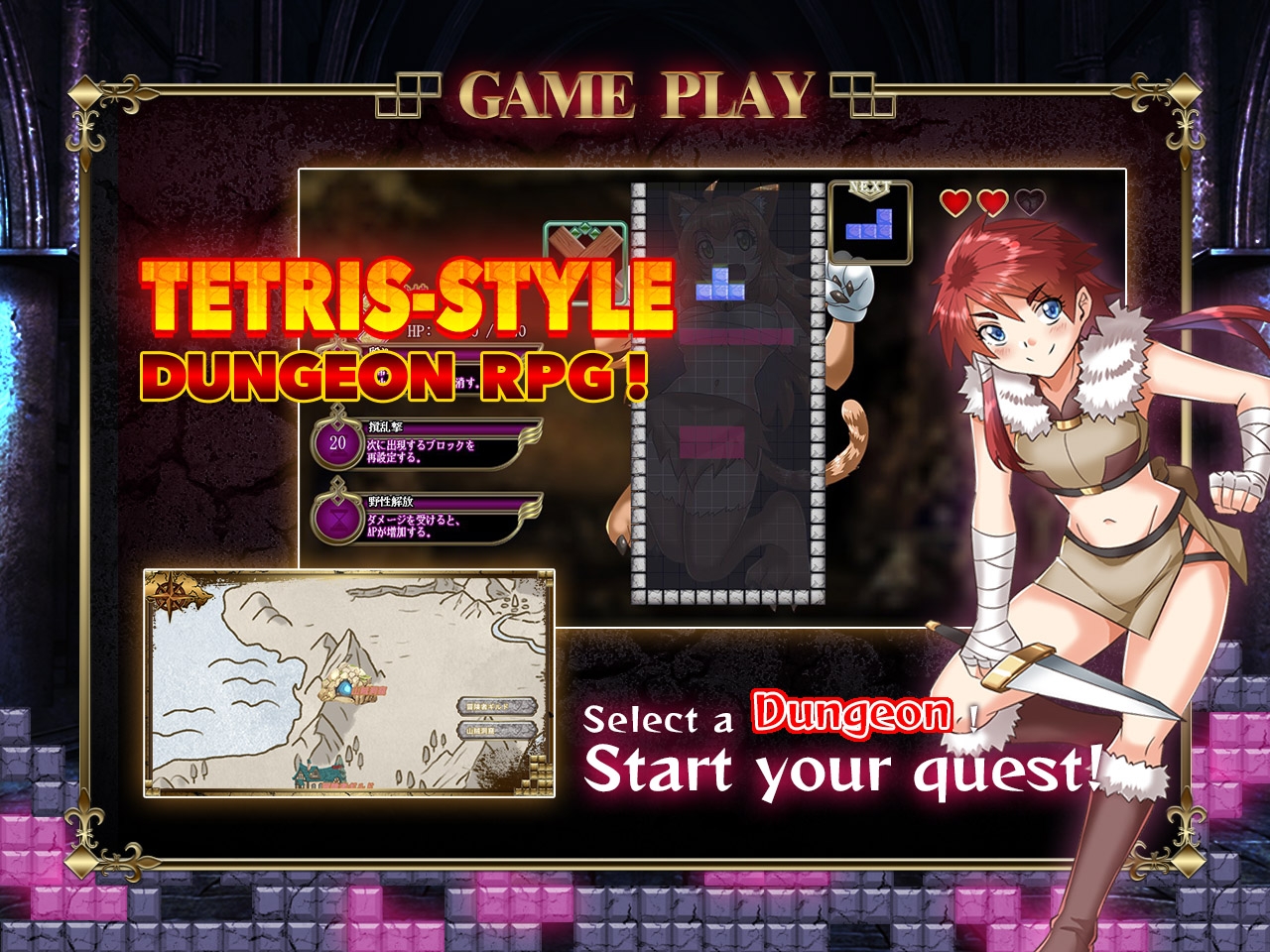Select the guild house marker on the map

point(319,773)
